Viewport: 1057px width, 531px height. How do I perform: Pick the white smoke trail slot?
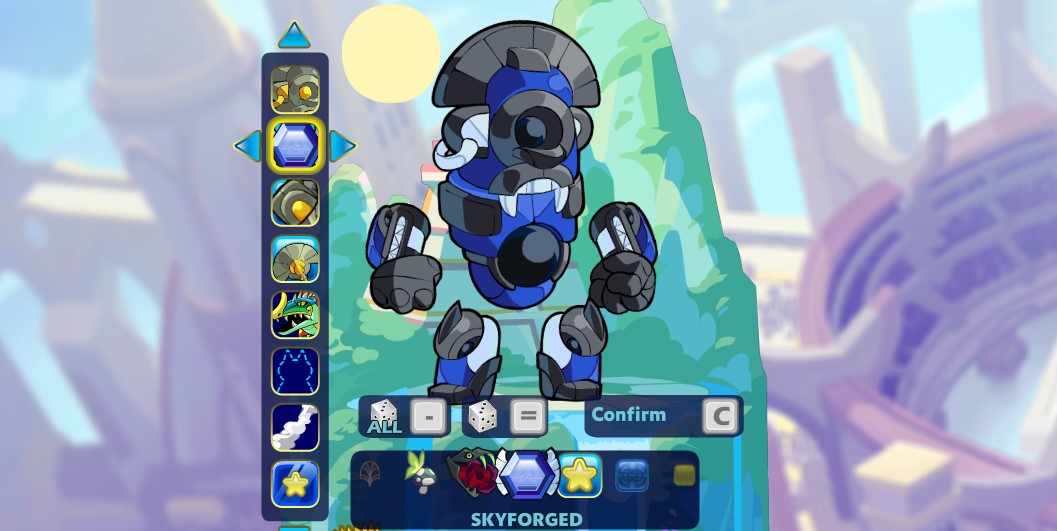coord(295,427)
